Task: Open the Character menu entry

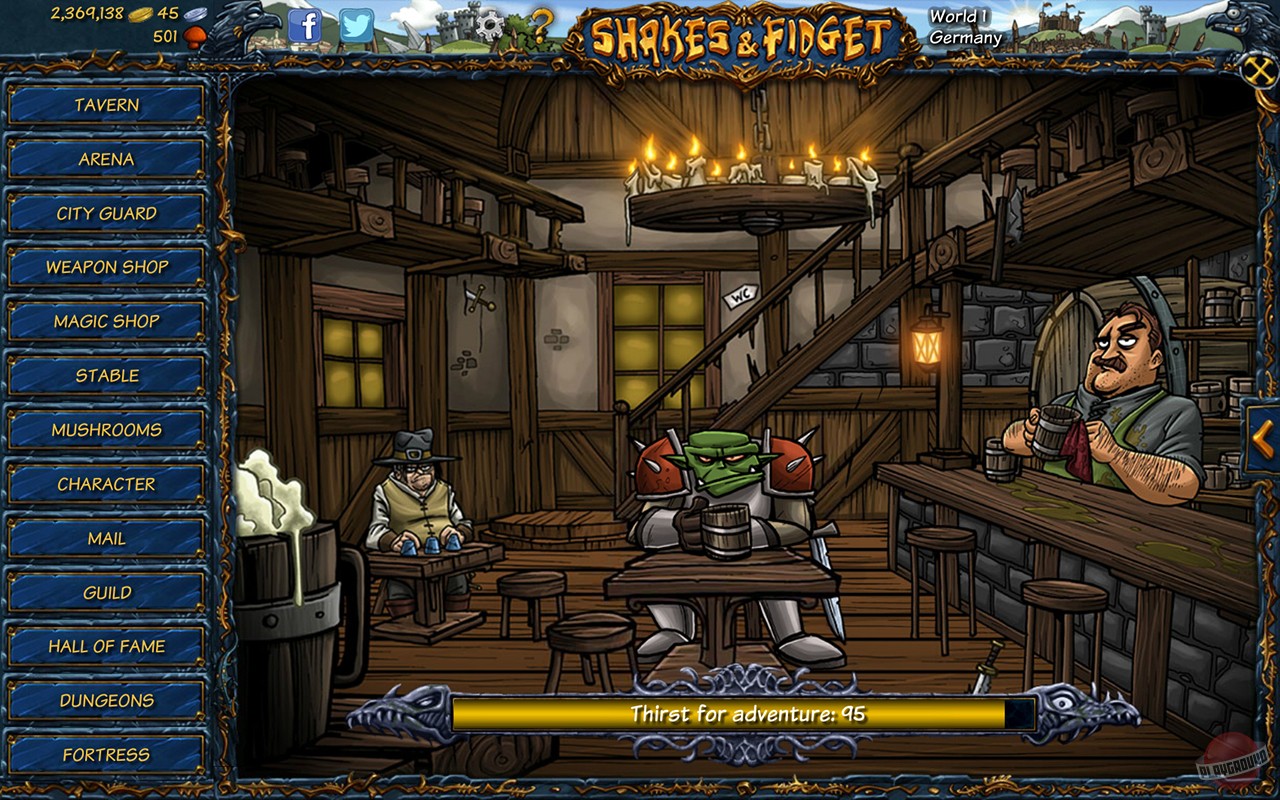Action: 105,484
